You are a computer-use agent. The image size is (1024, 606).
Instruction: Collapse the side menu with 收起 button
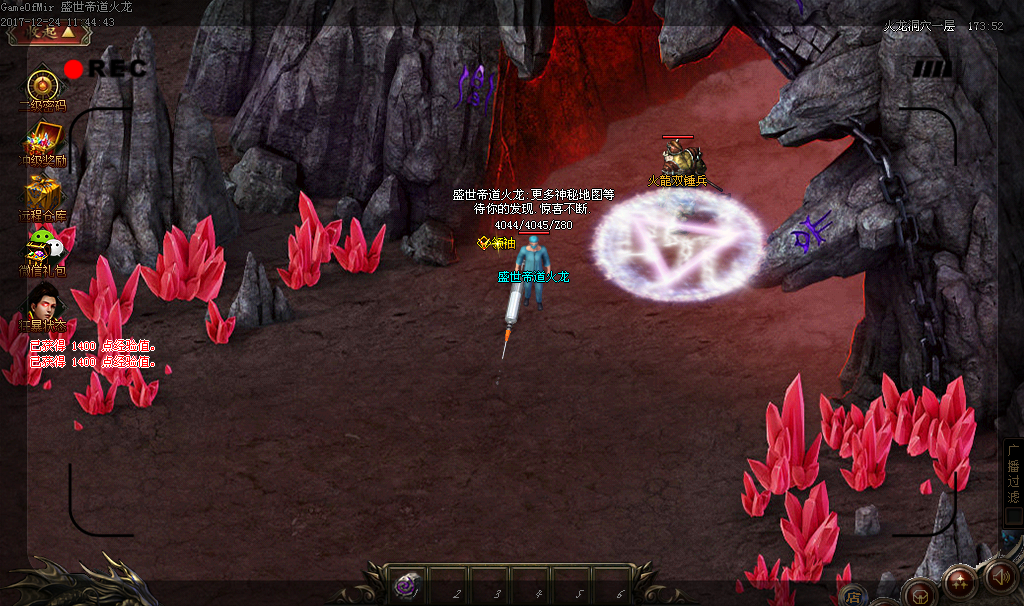[x=50, y=32]
